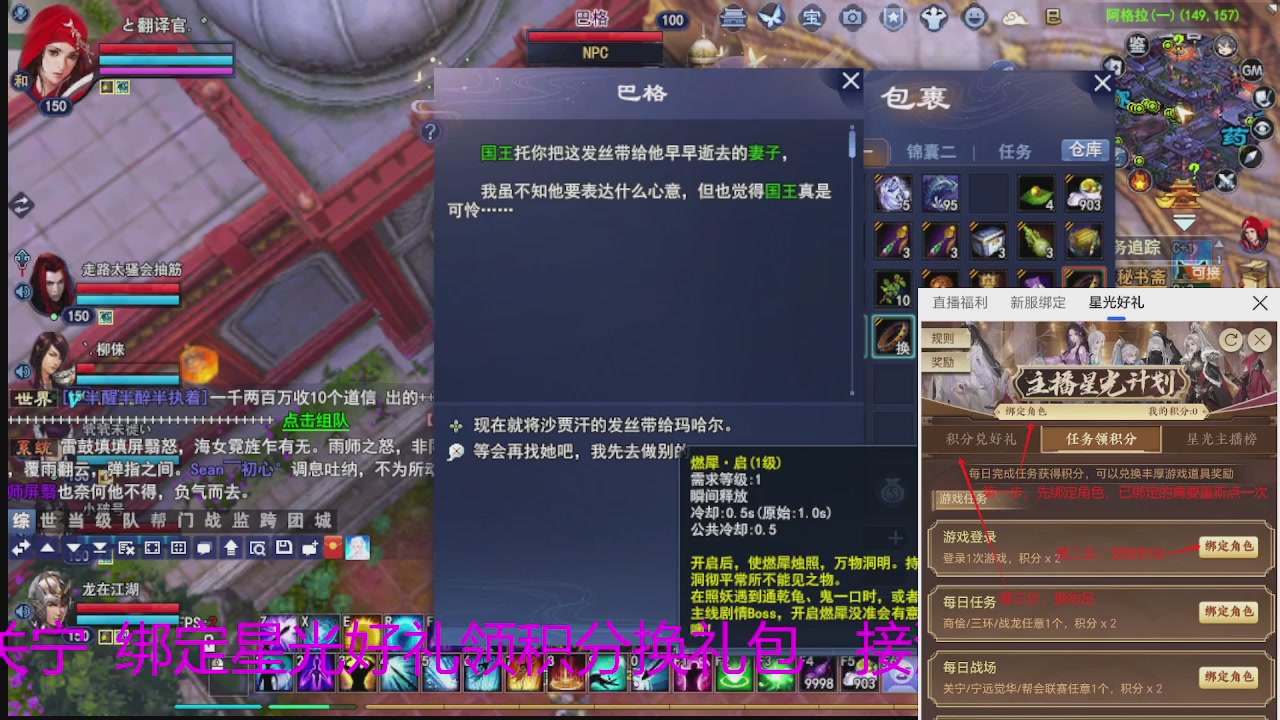Click the 点击组队 team link
The height and width of the screenshot is (720, 1280).
[316, 422]
